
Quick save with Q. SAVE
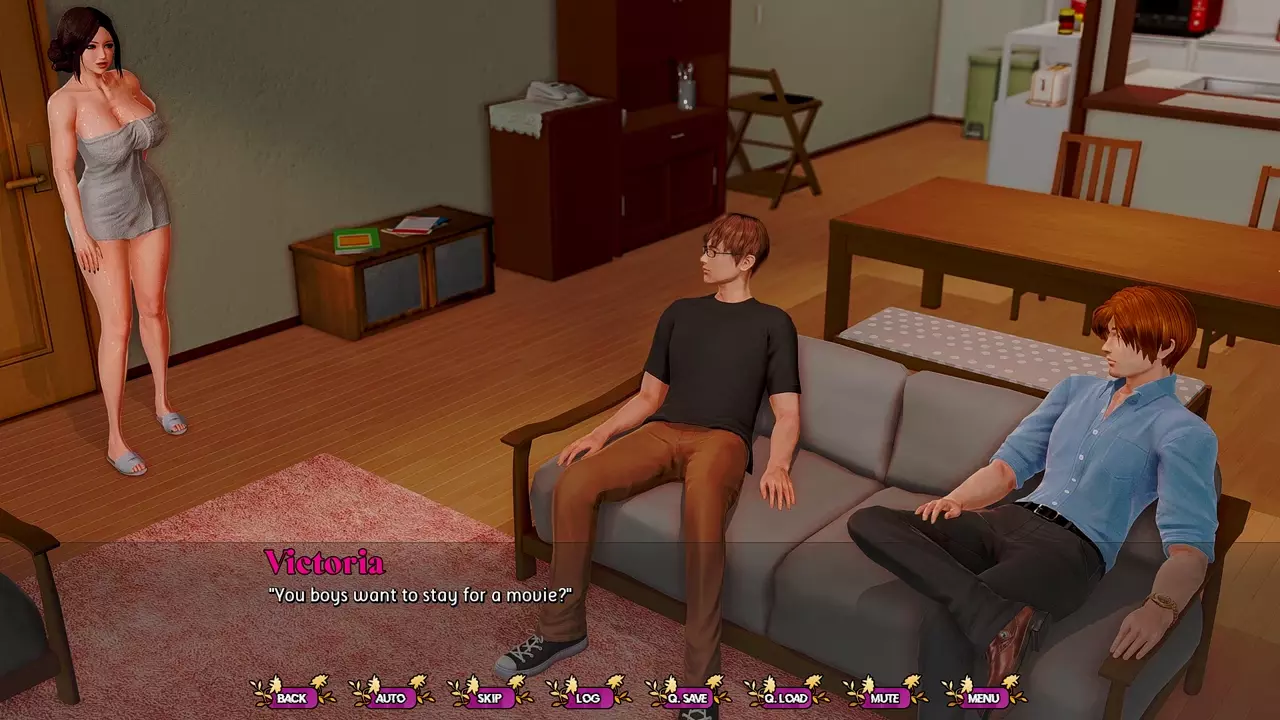click(x=687, y=697)
